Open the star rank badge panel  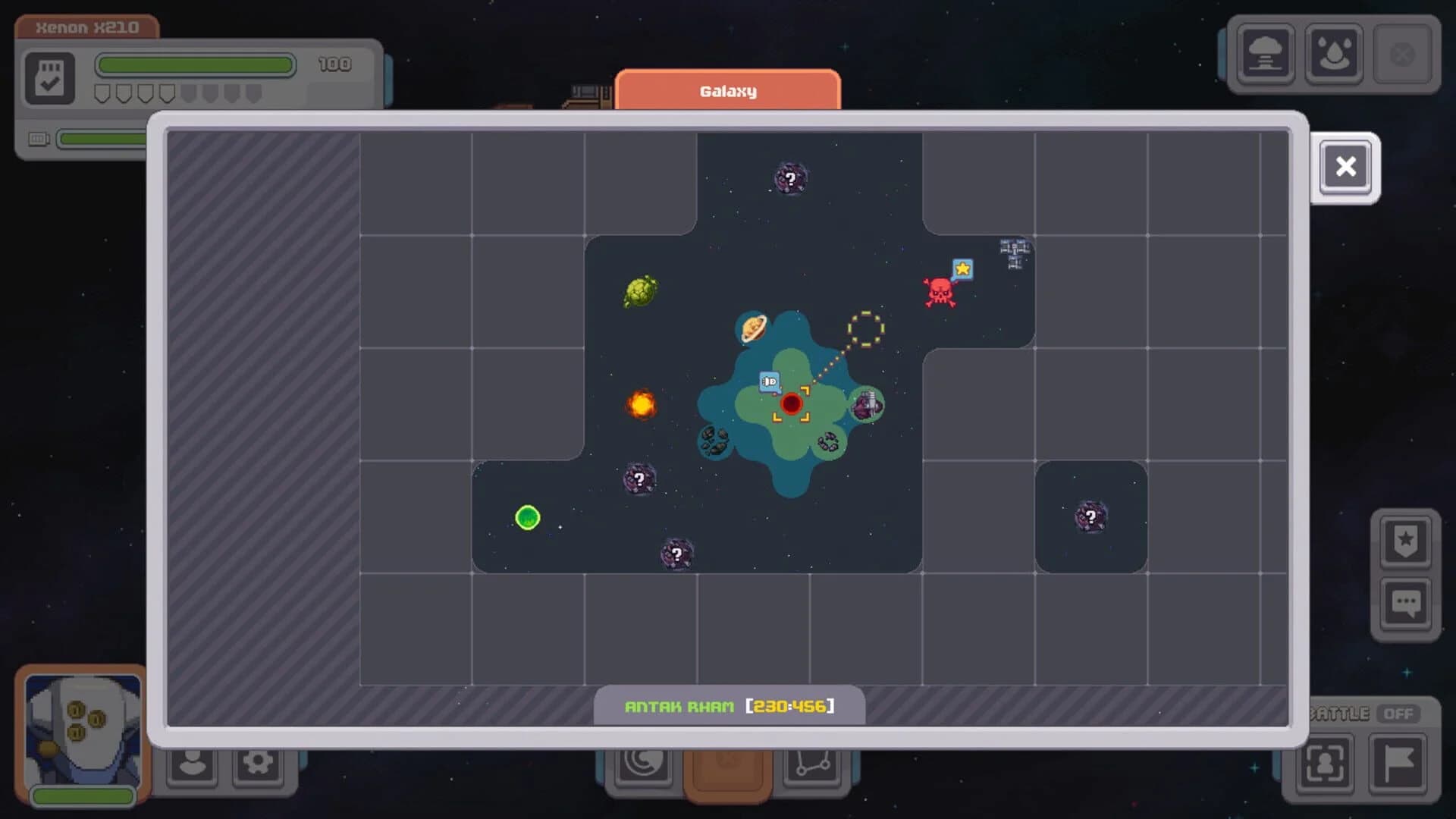click(1407, 541)
